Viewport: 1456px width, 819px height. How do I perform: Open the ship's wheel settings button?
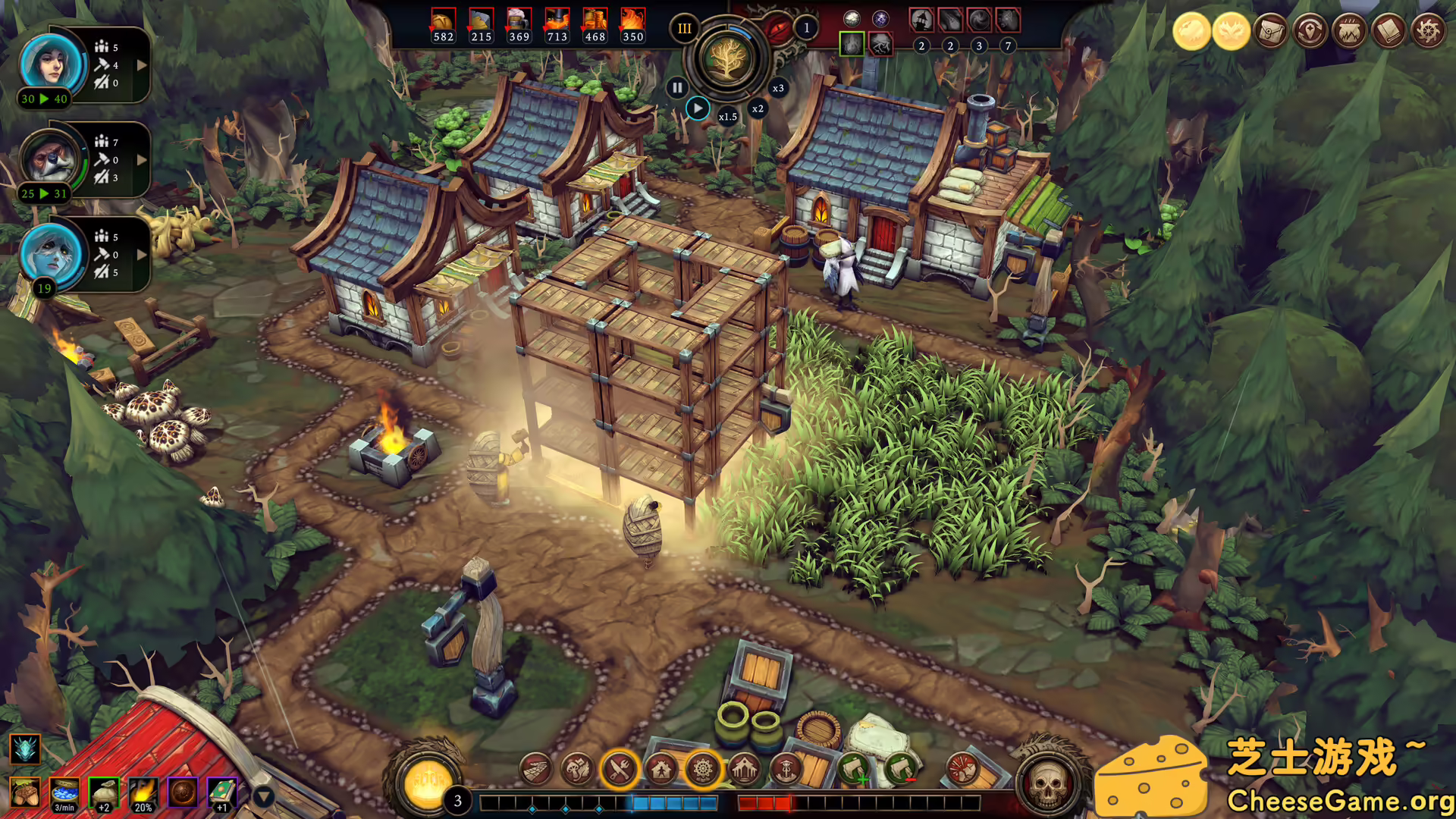pos(1429,32)
